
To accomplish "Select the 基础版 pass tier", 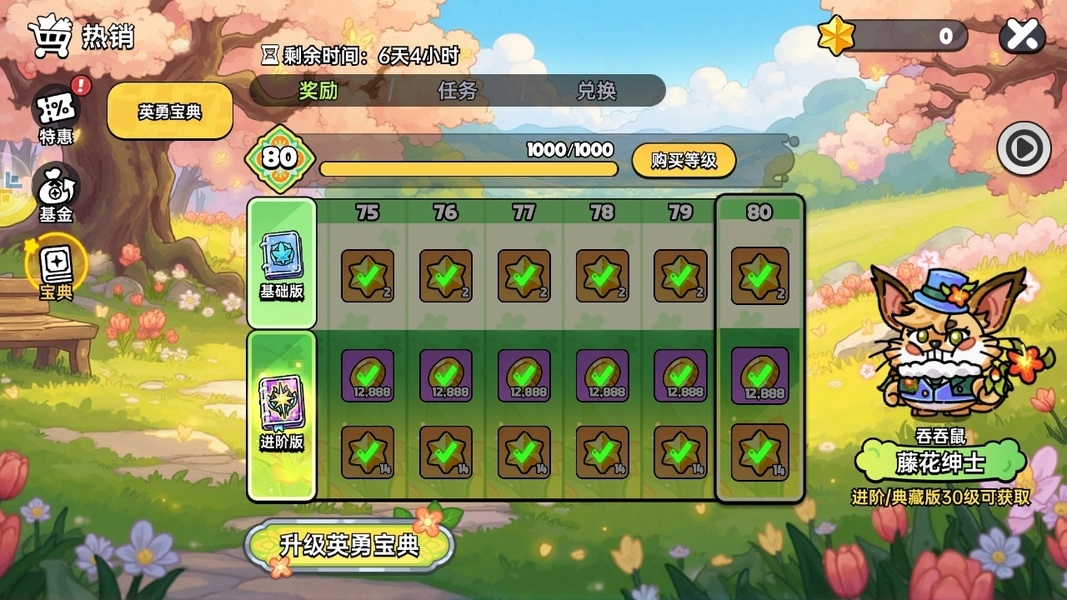I will click(282, 263).
